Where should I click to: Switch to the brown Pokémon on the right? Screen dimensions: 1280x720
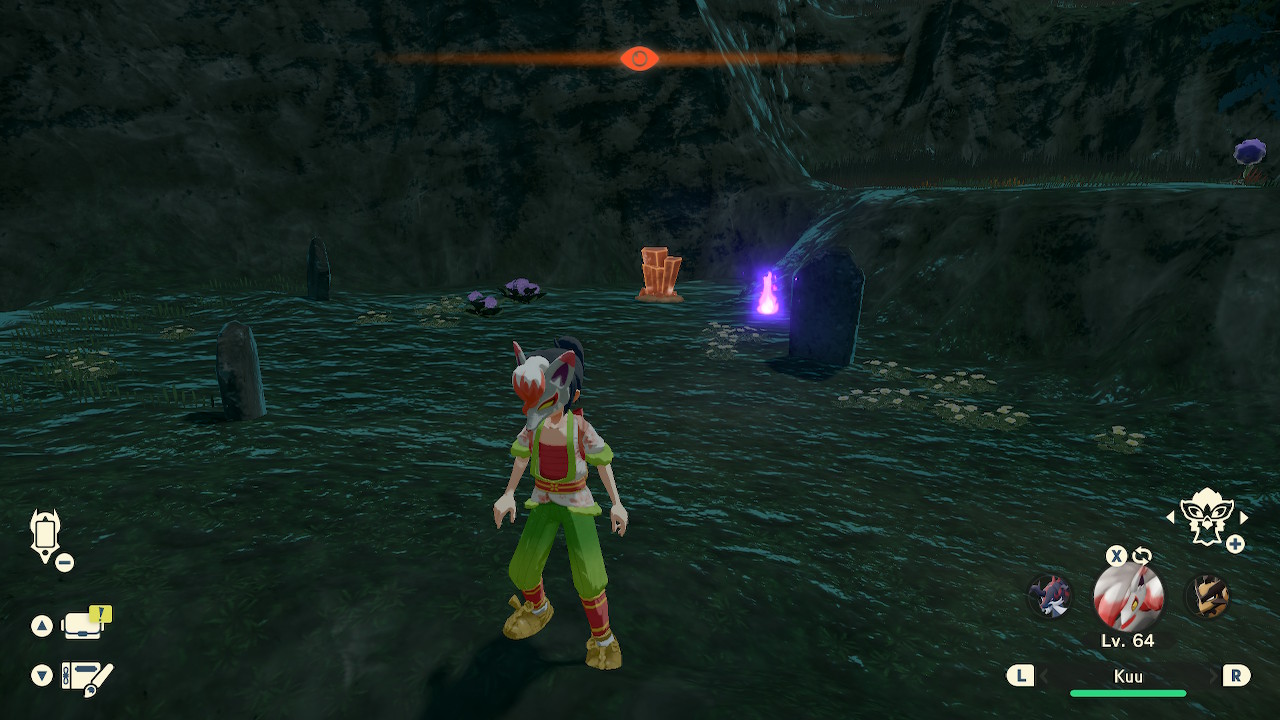coord(1207,597)
